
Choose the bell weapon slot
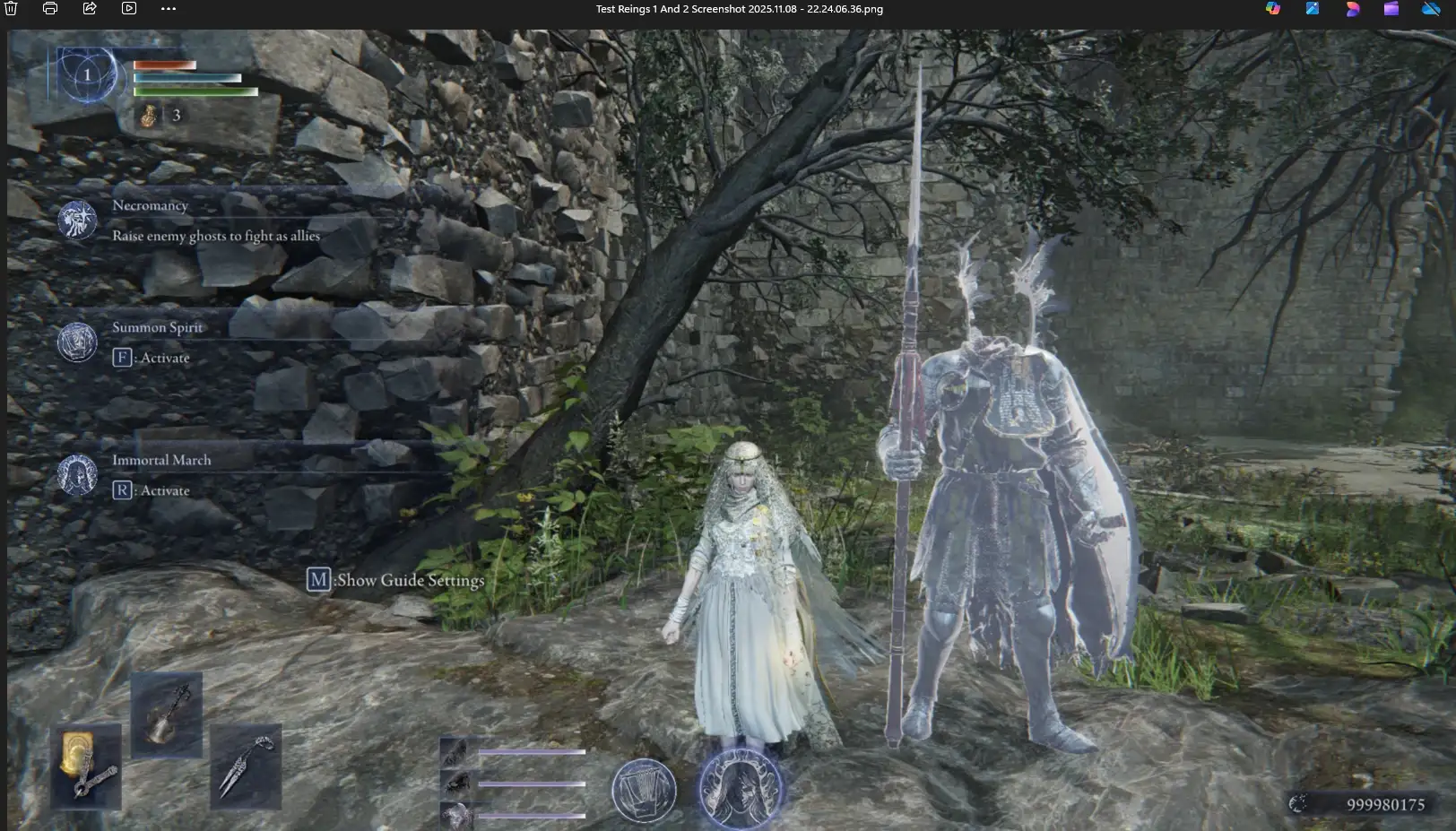(167, 714)
